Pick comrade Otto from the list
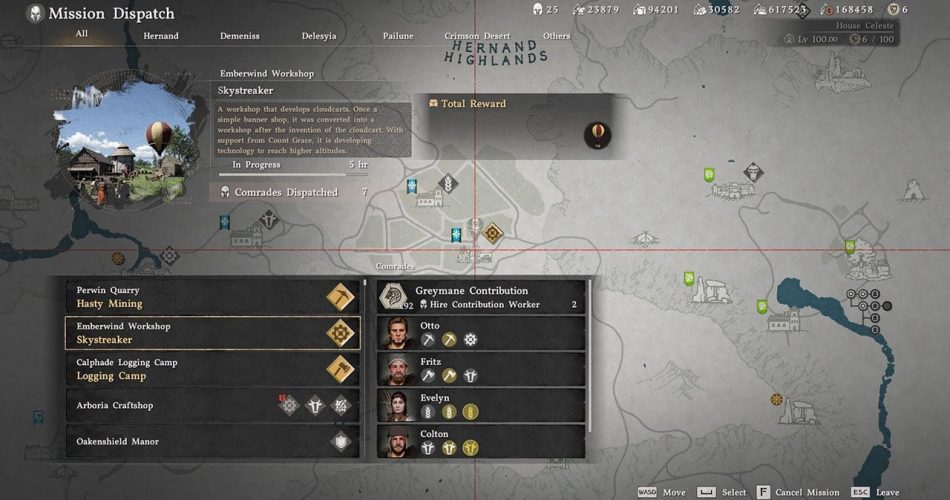The image size is (950, 500). pos(481,333)
